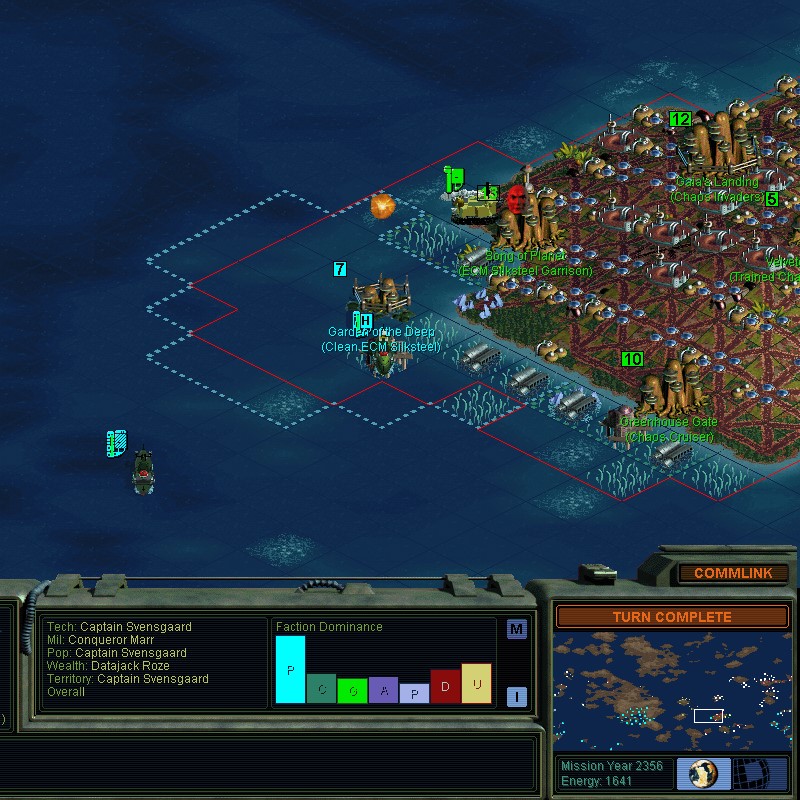Toggle the planet globe view icon
The image size is (800, 800).
[703, 773]
